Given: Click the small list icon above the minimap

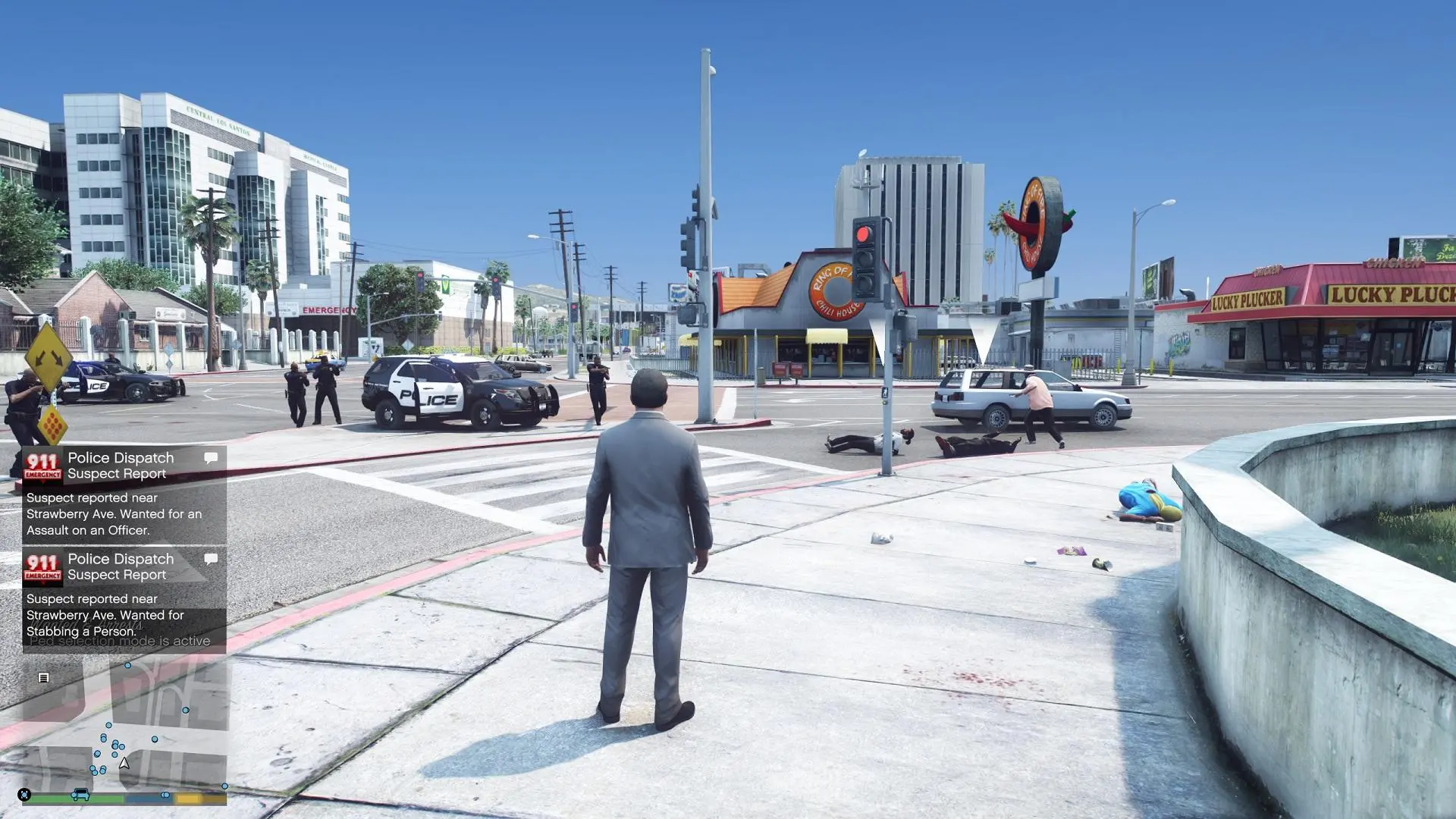Looking at the screenshot, I should tap(43, 678).
